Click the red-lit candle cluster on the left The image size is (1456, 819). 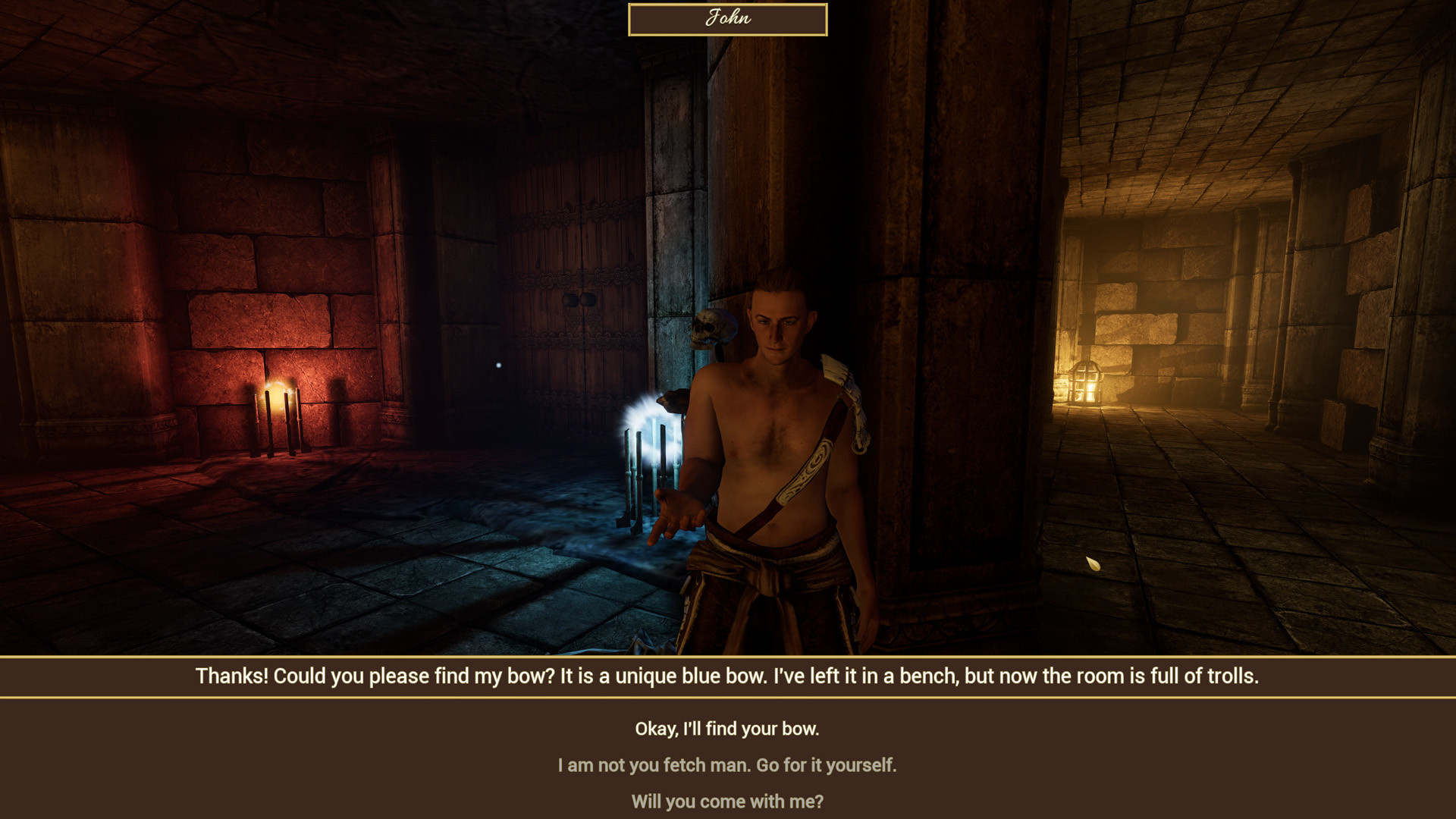click(278, 421)
